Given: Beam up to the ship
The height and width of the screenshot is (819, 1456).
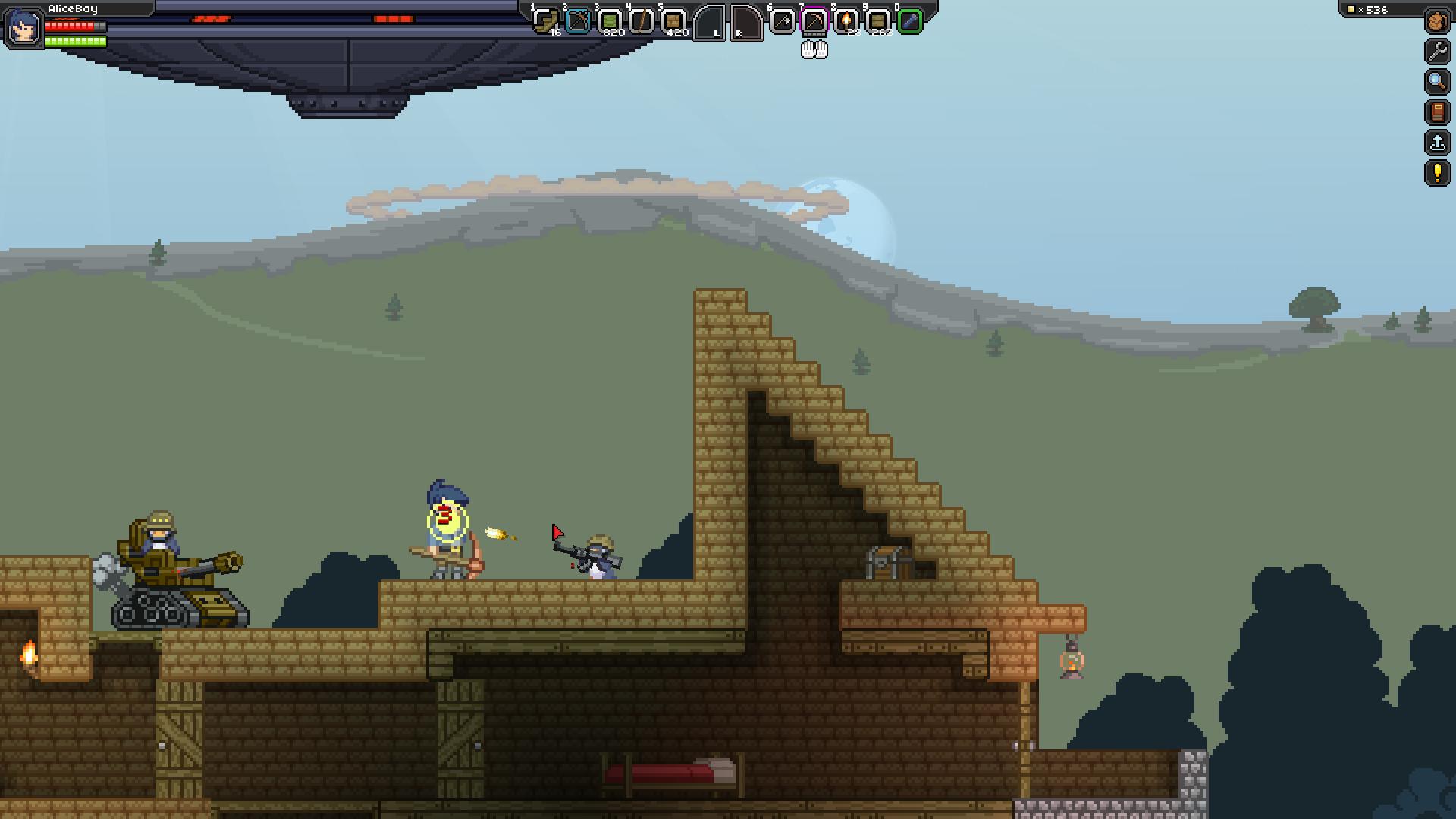Looking at the screenshot, I should click(x=1437, y=143).
